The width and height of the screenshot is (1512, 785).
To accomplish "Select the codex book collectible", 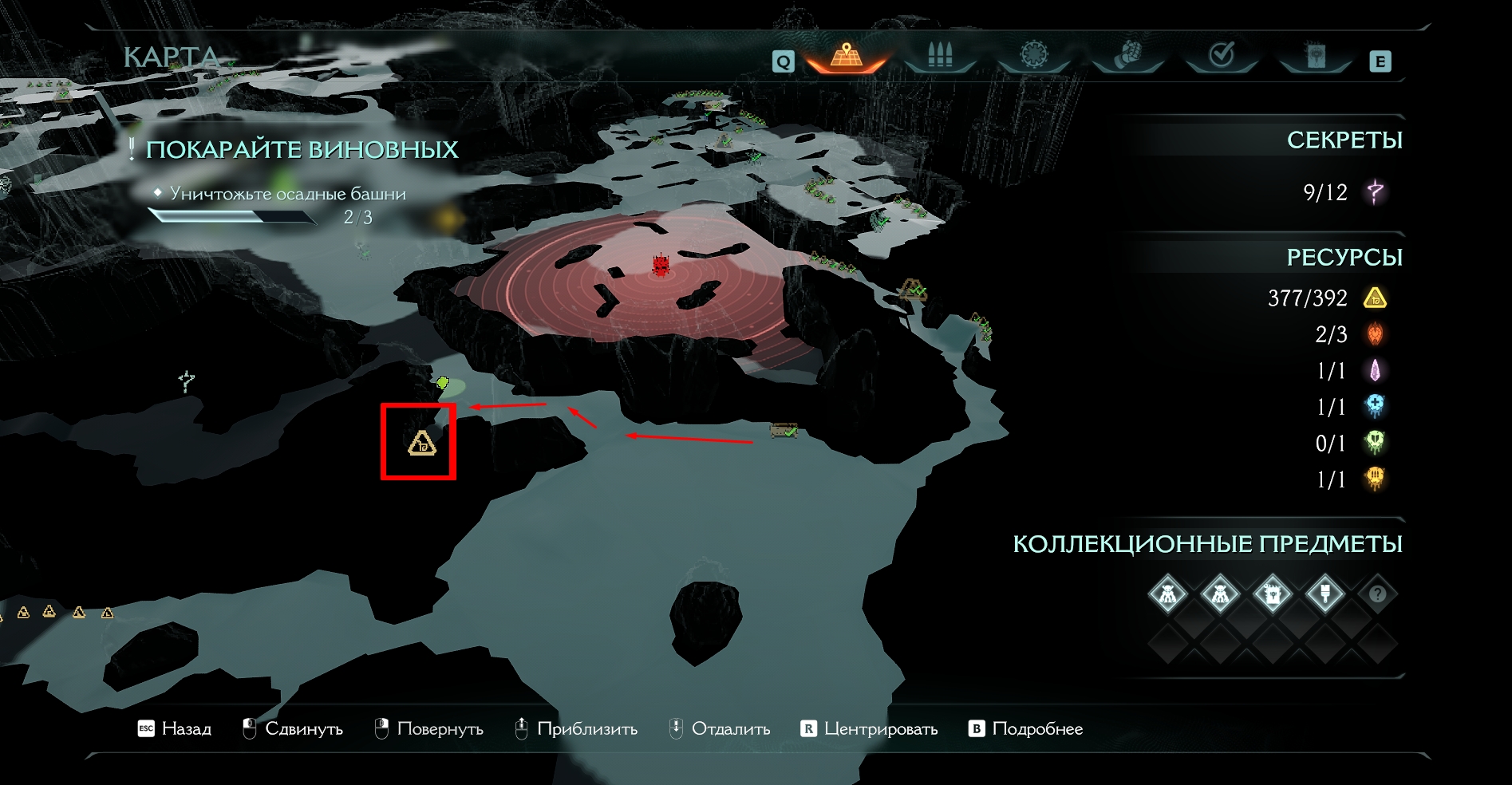I will [x=1272, y=594].
